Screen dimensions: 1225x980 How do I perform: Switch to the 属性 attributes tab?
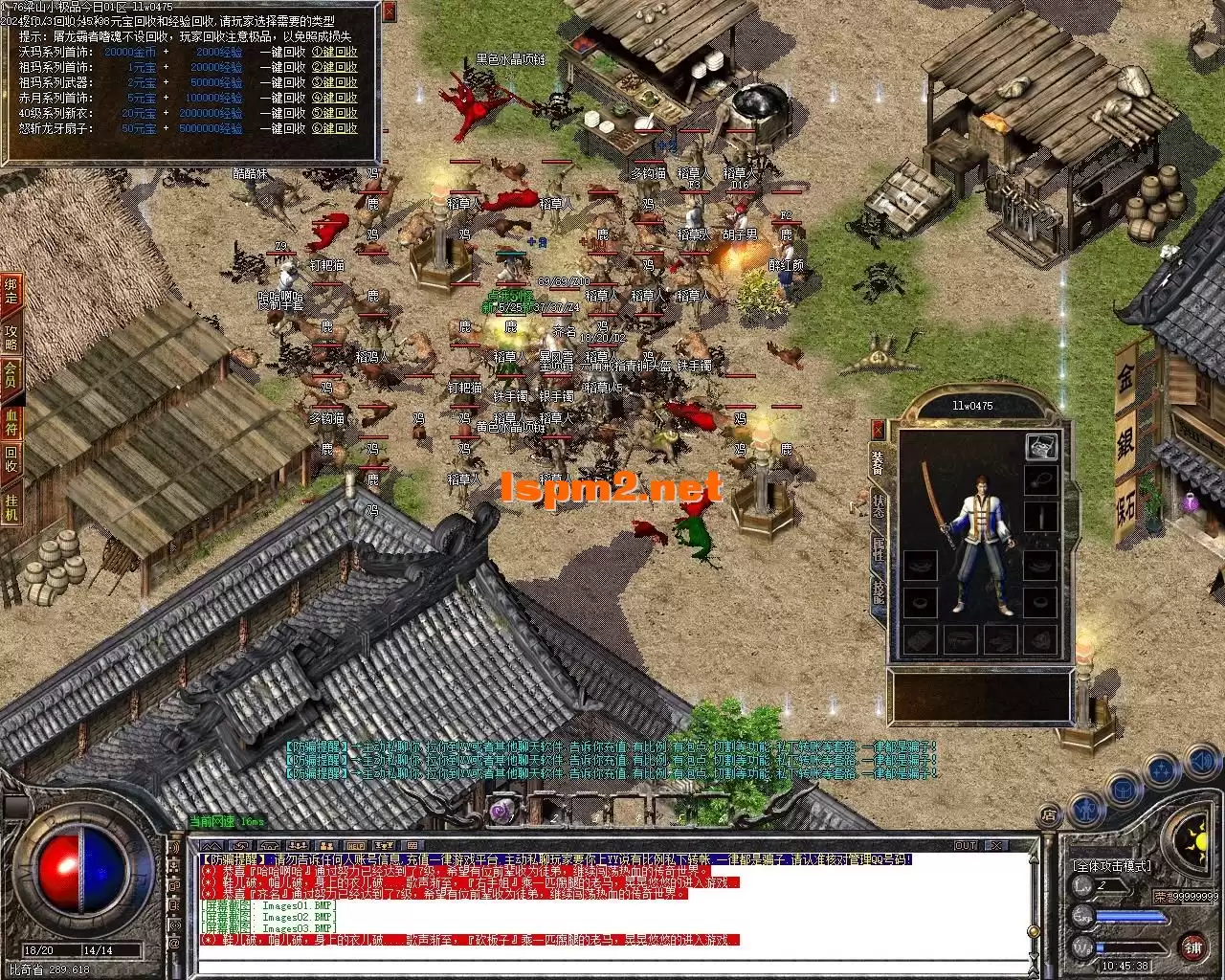(878, 549)
